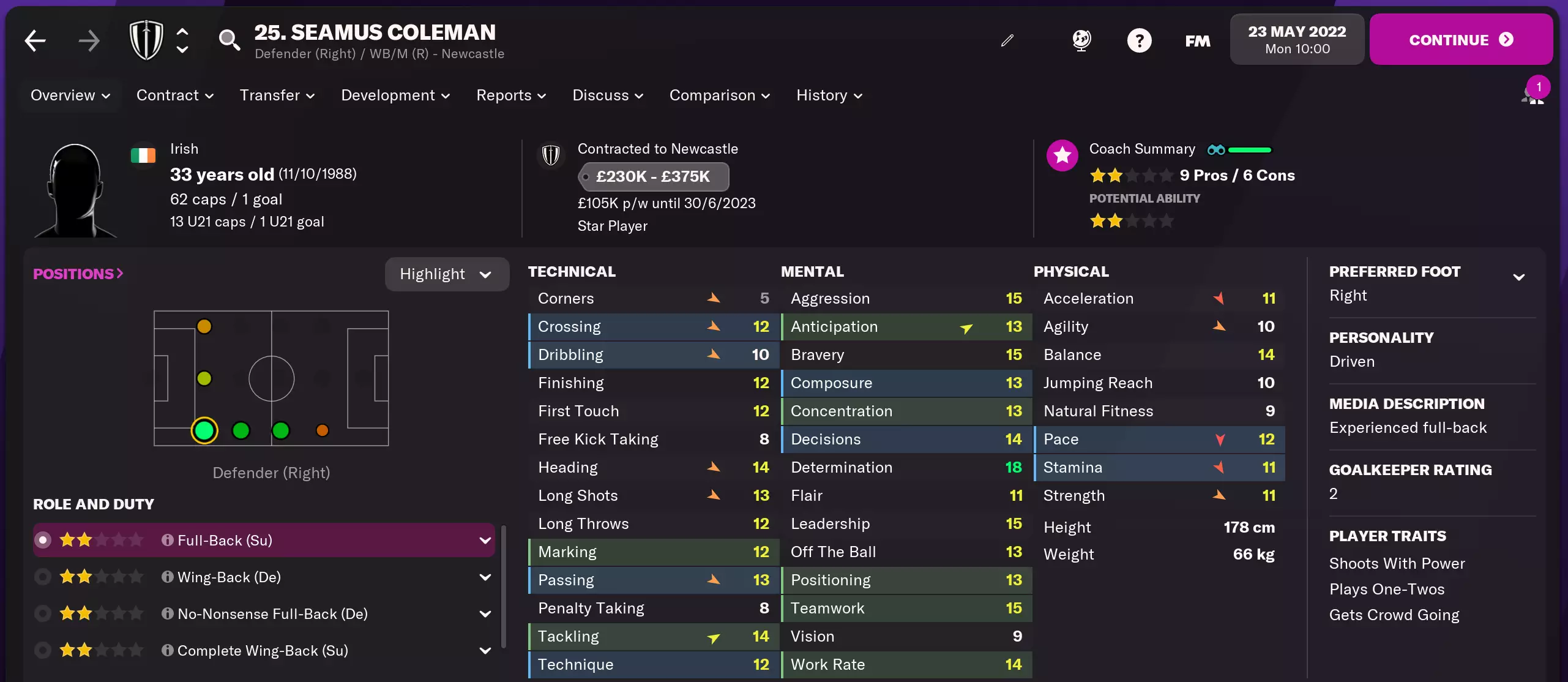Open the Overview dropdown menu

[70, 96]
